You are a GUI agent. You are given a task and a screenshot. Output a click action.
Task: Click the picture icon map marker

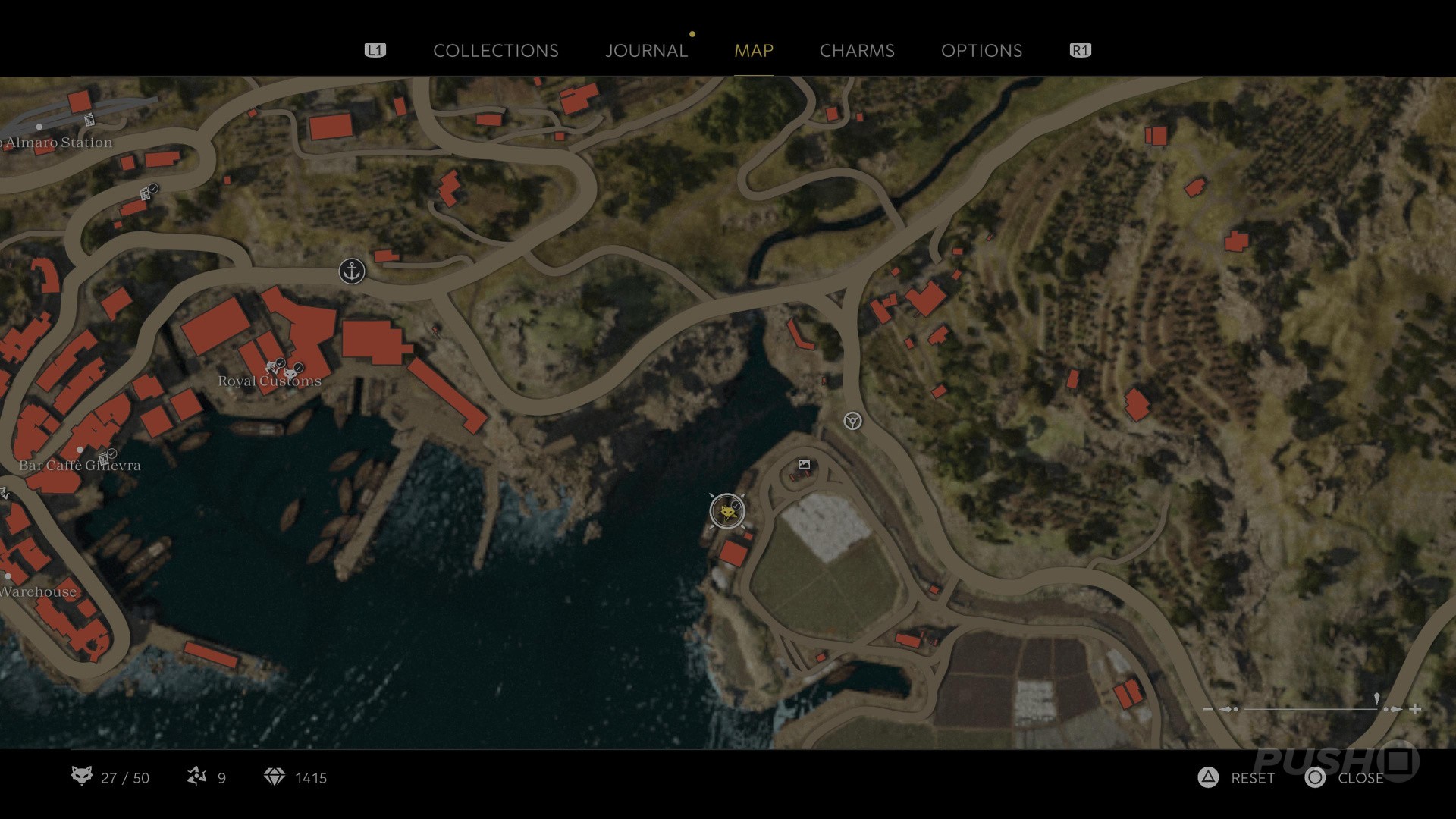point(805,465)
